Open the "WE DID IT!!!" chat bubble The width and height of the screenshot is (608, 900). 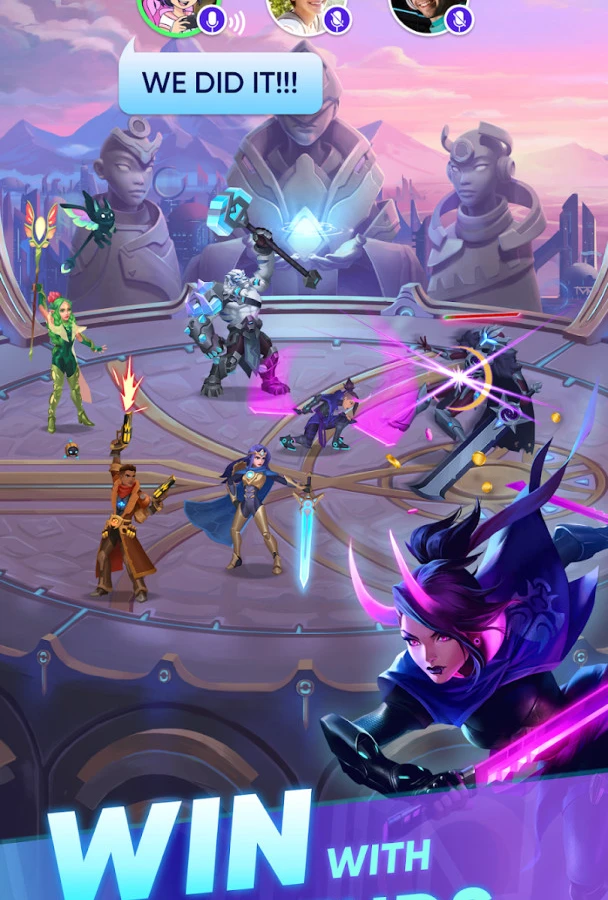point(220,83)
